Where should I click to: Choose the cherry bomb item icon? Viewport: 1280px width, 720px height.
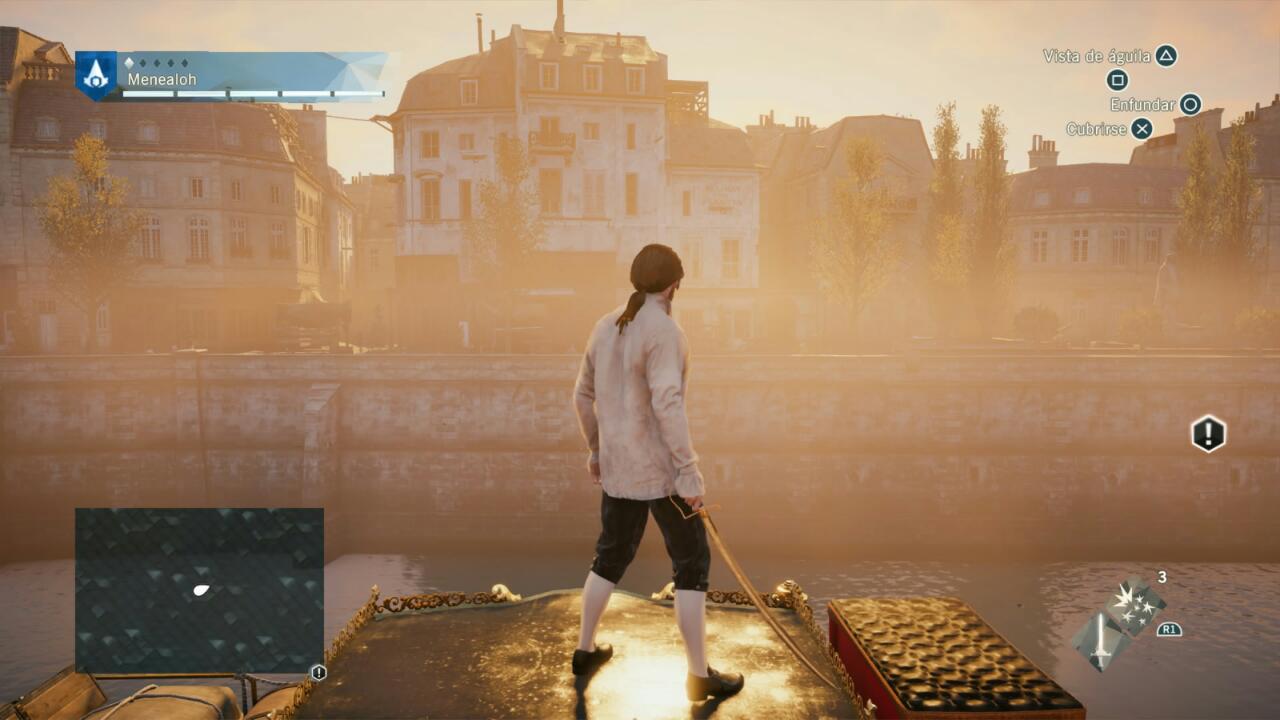click(1135, 606)
